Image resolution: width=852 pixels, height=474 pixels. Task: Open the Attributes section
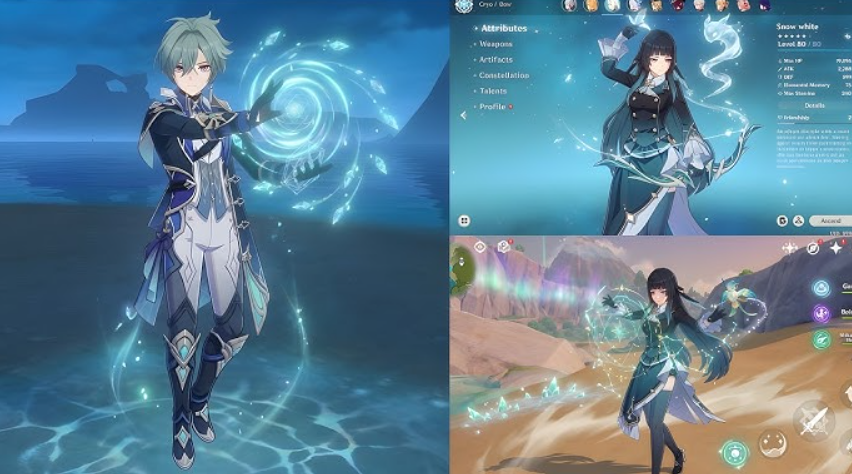coord(503,28)
